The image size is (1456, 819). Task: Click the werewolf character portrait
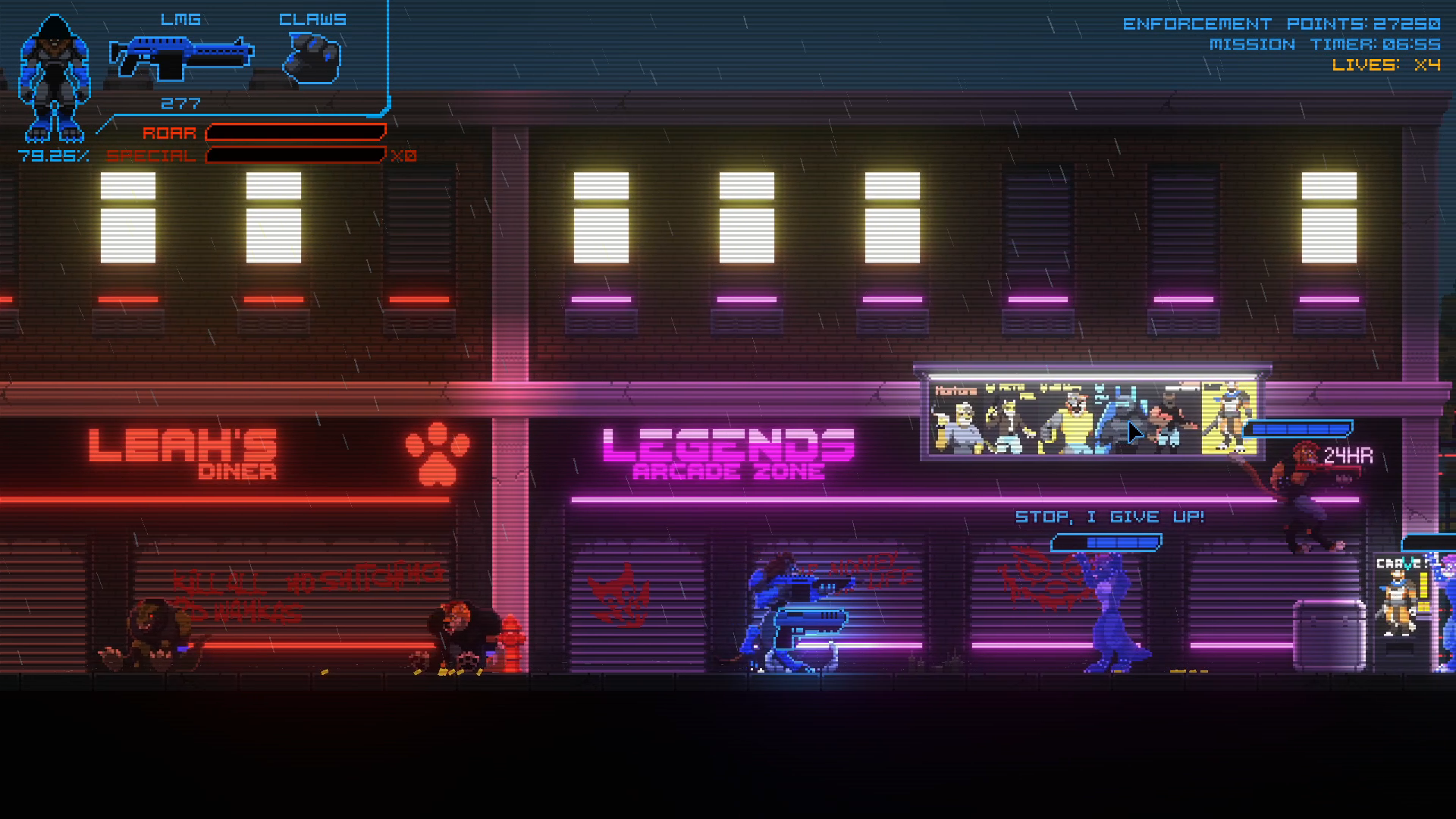click(53, 80)
